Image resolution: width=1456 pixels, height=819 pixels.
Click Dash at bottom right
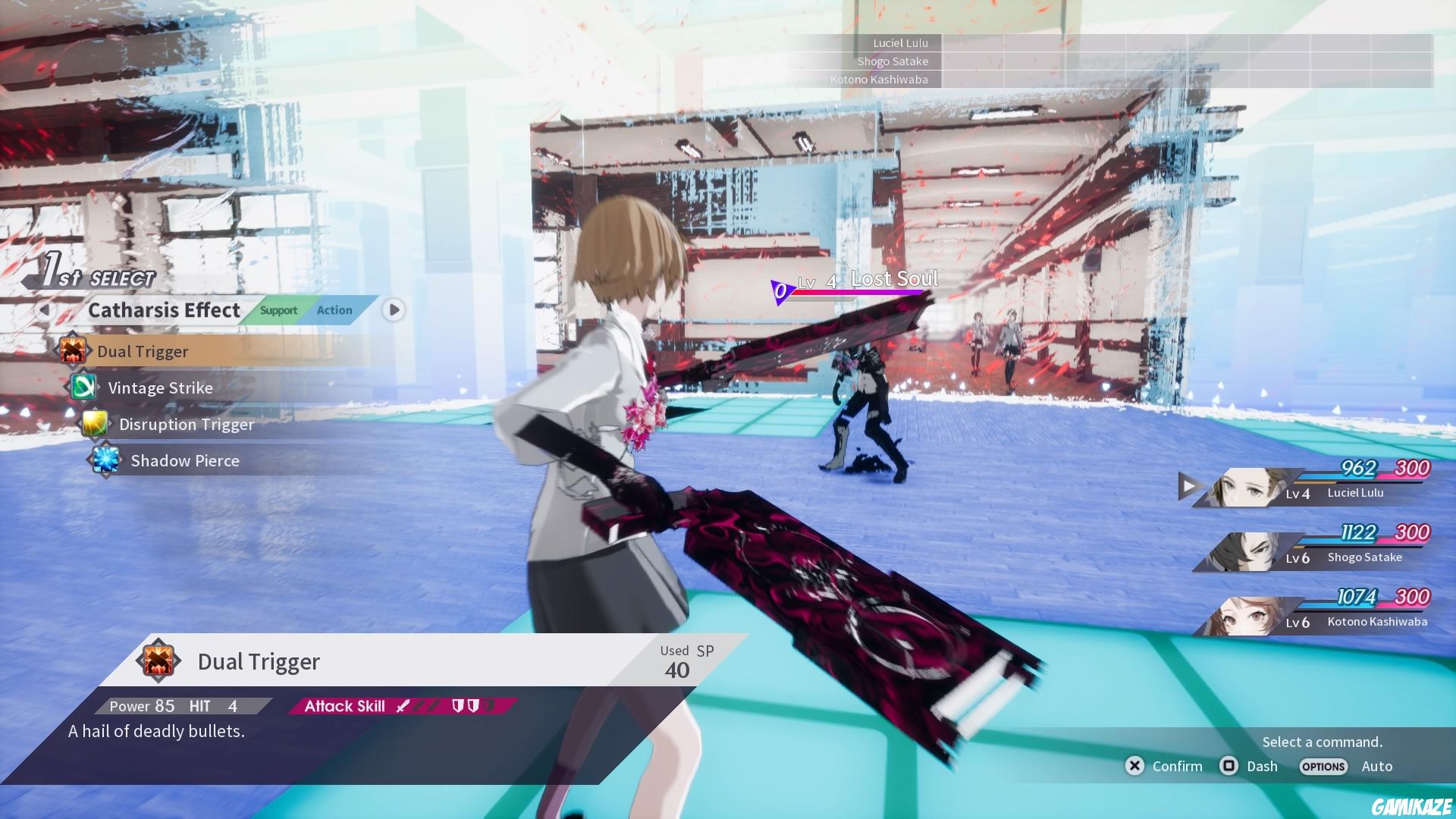point(1260,766)
